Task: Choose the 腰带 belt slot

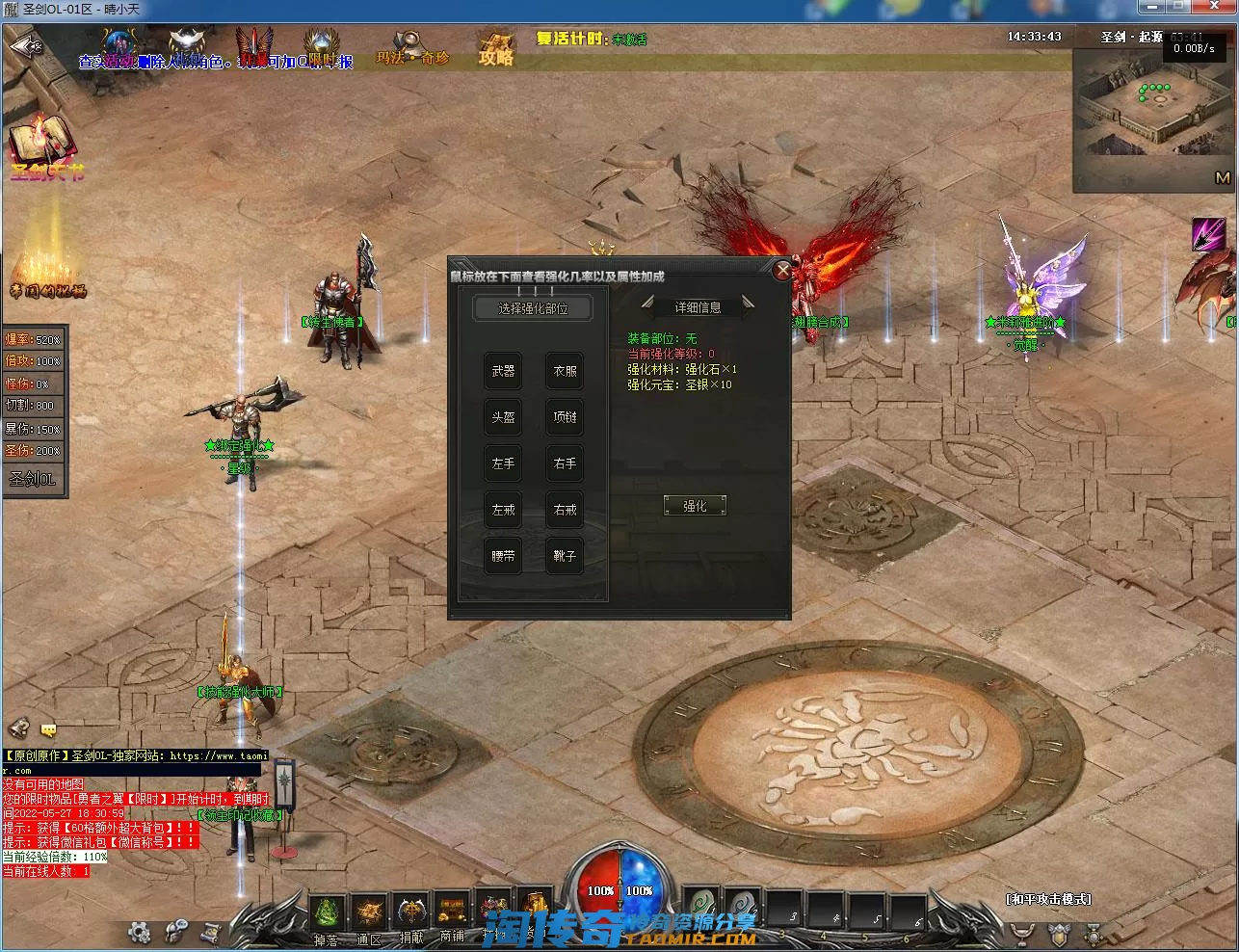Action: pos(503,556)
